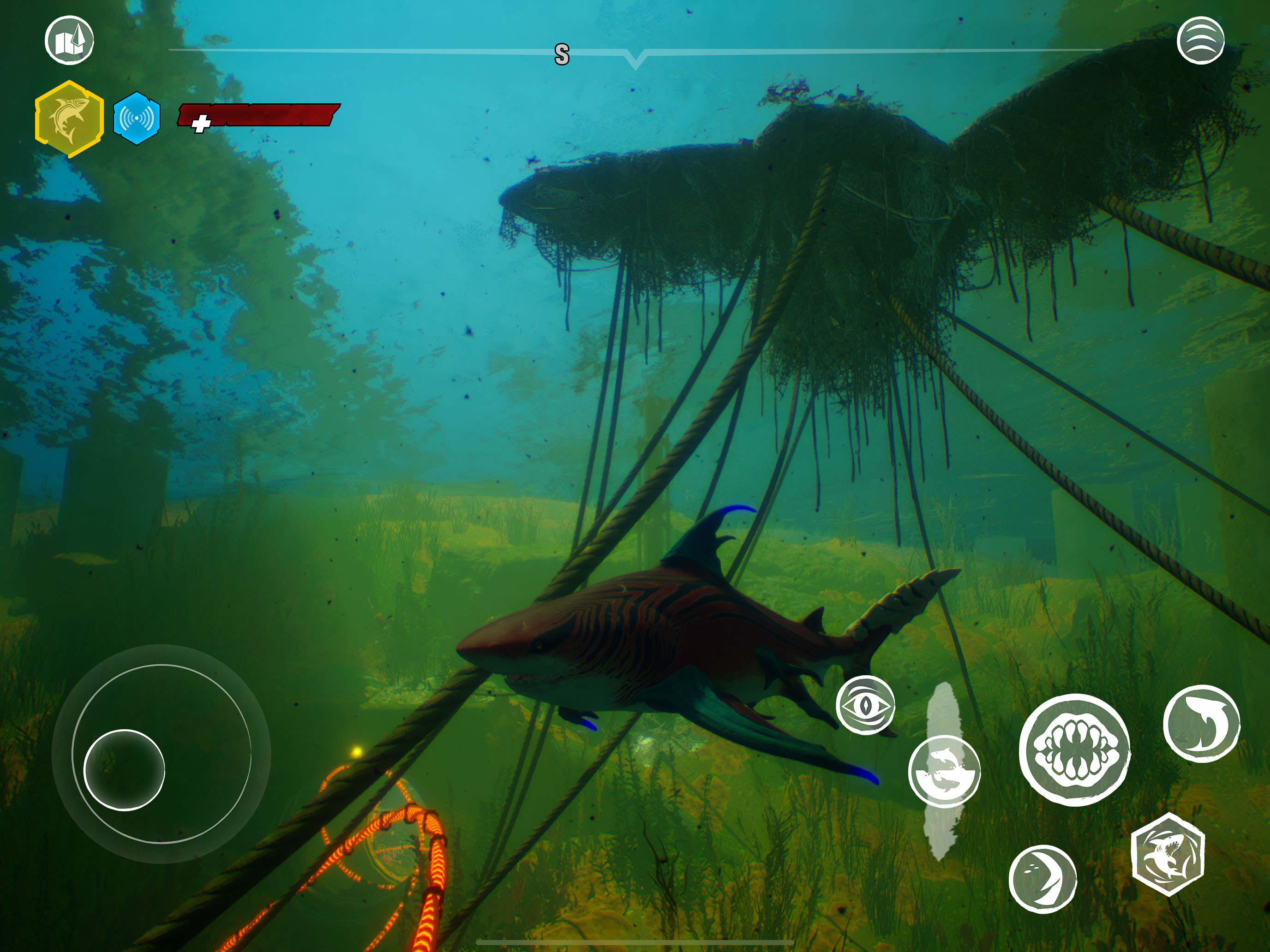The height and width of the screenshot is (952, 1270).
Task: Trigger the hexagonal shark evolution ability
Action: coord(1167,854)
